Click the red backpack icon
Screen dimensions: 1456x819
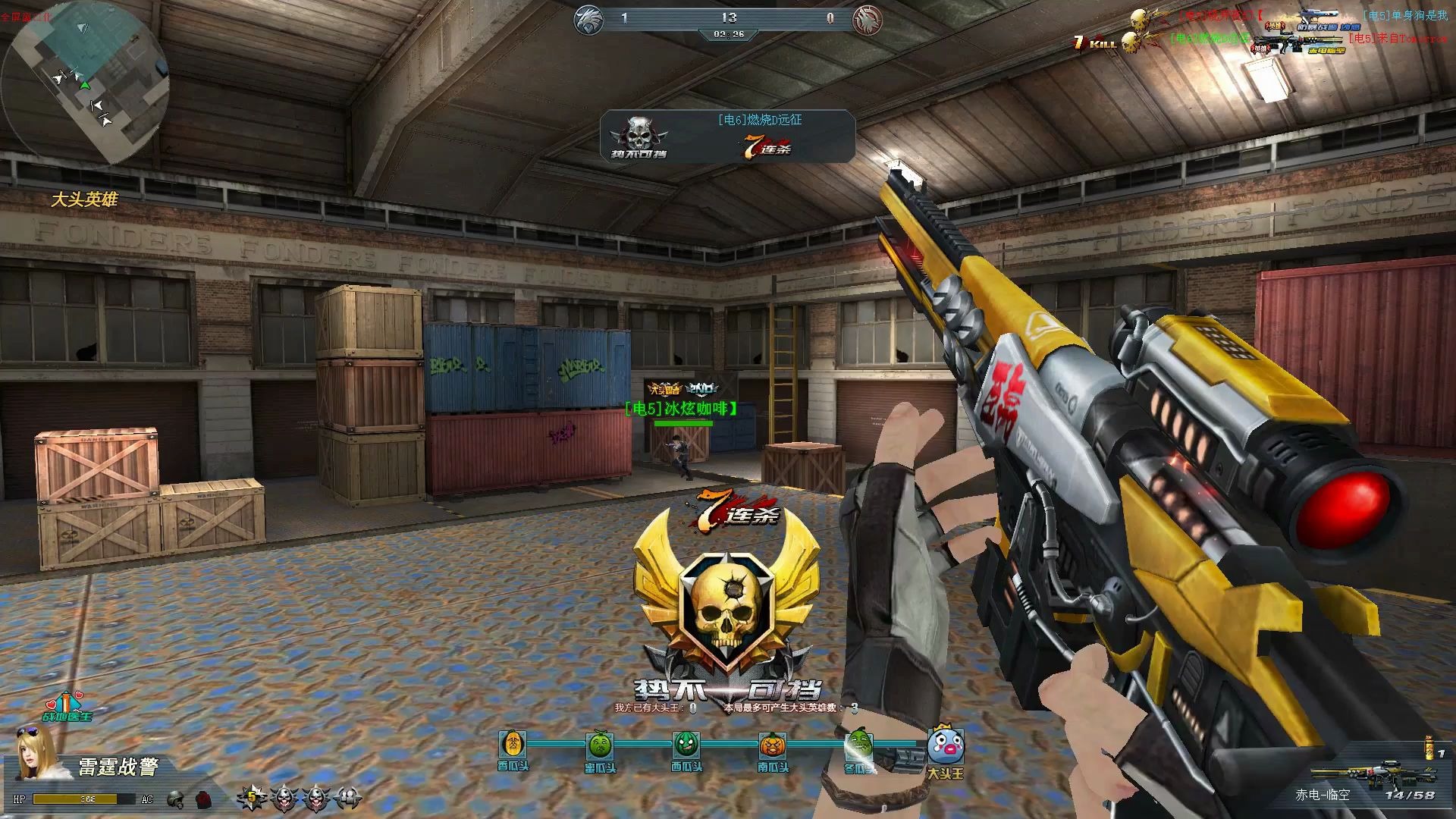coord(203,799)
